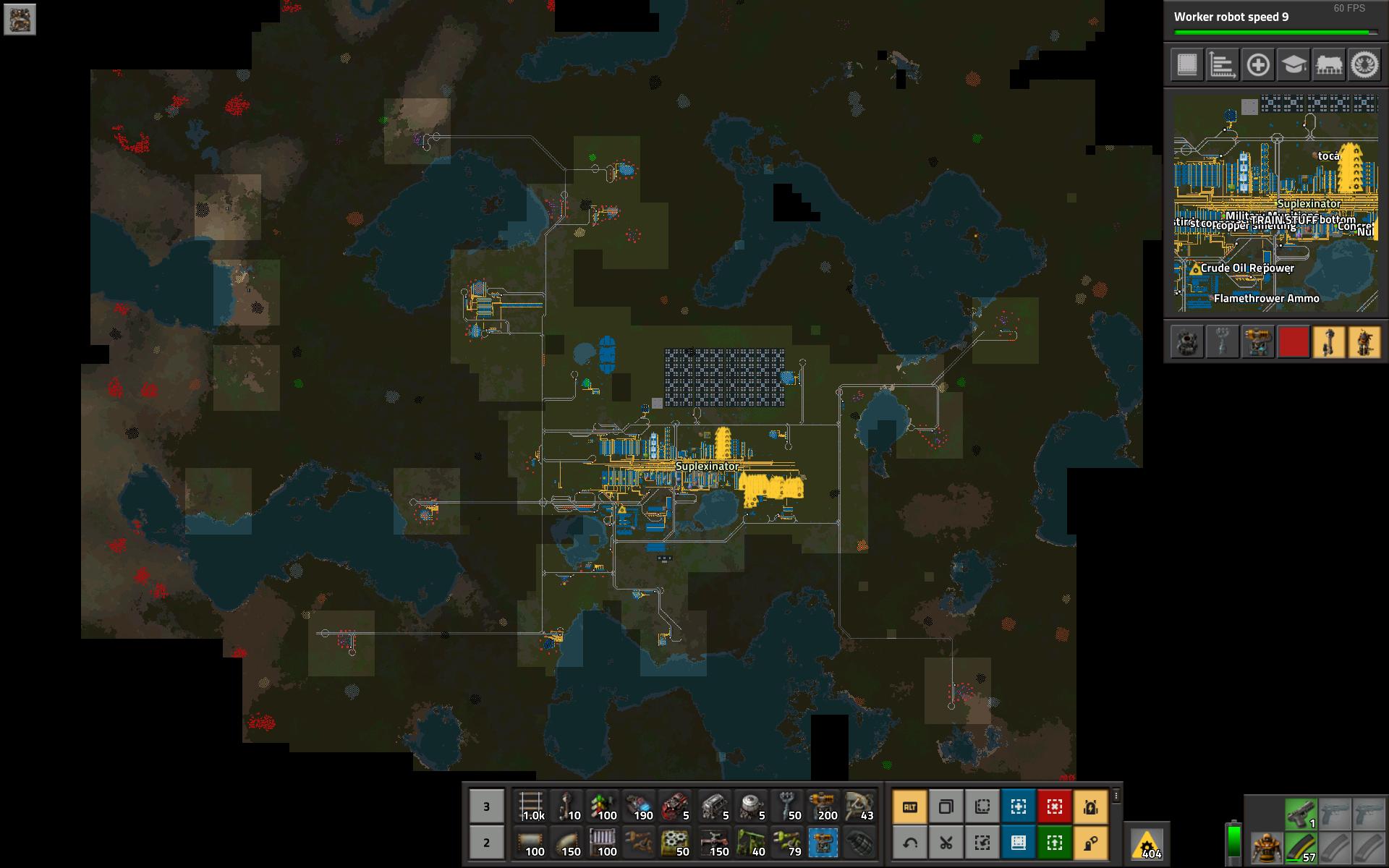Open the yellow alert icon showing 404
Screen dimensions: 1389x868
[1148, 844]
